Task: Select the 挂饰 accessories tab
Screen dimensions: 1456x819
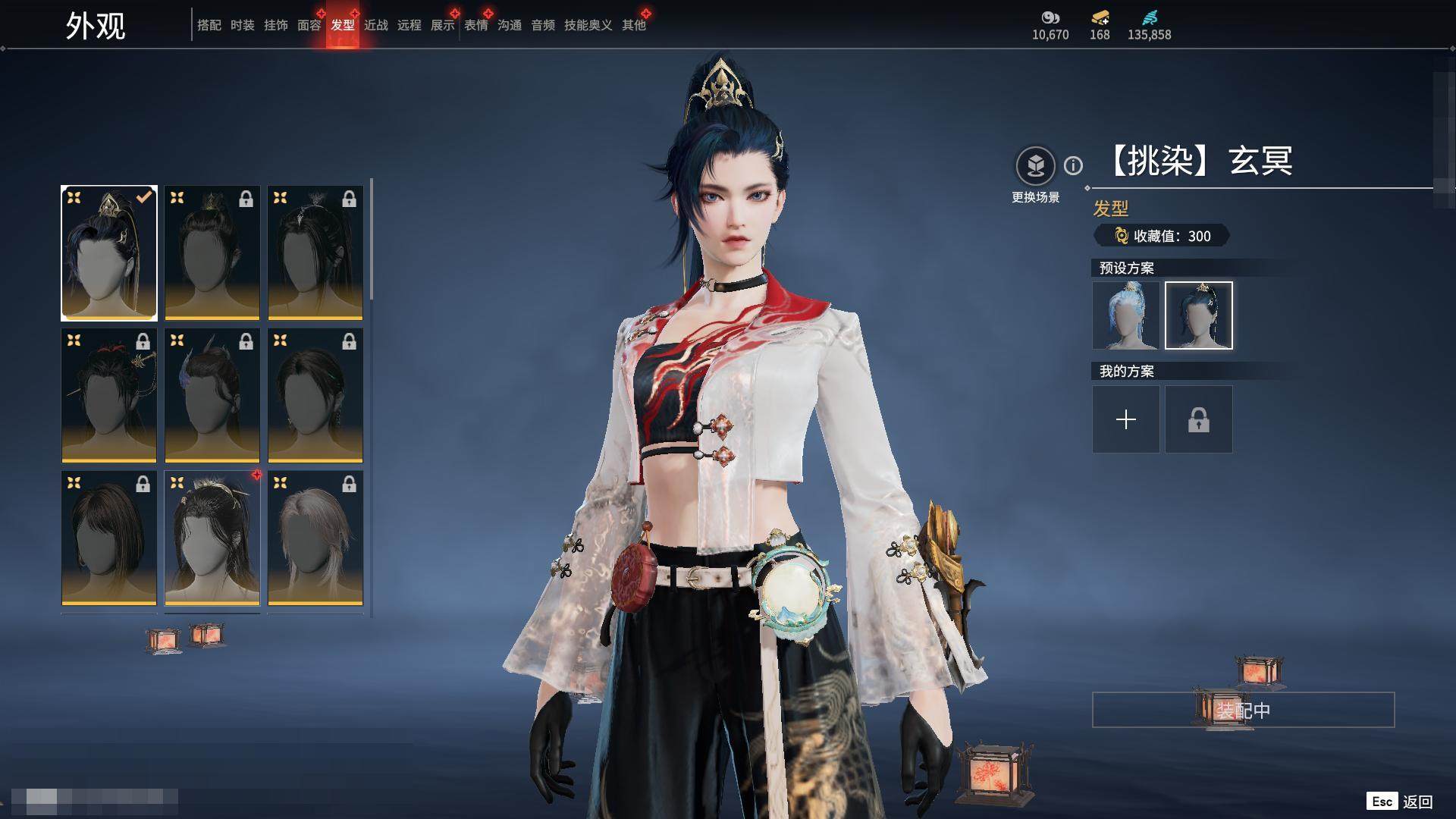Action: (275, 25)
